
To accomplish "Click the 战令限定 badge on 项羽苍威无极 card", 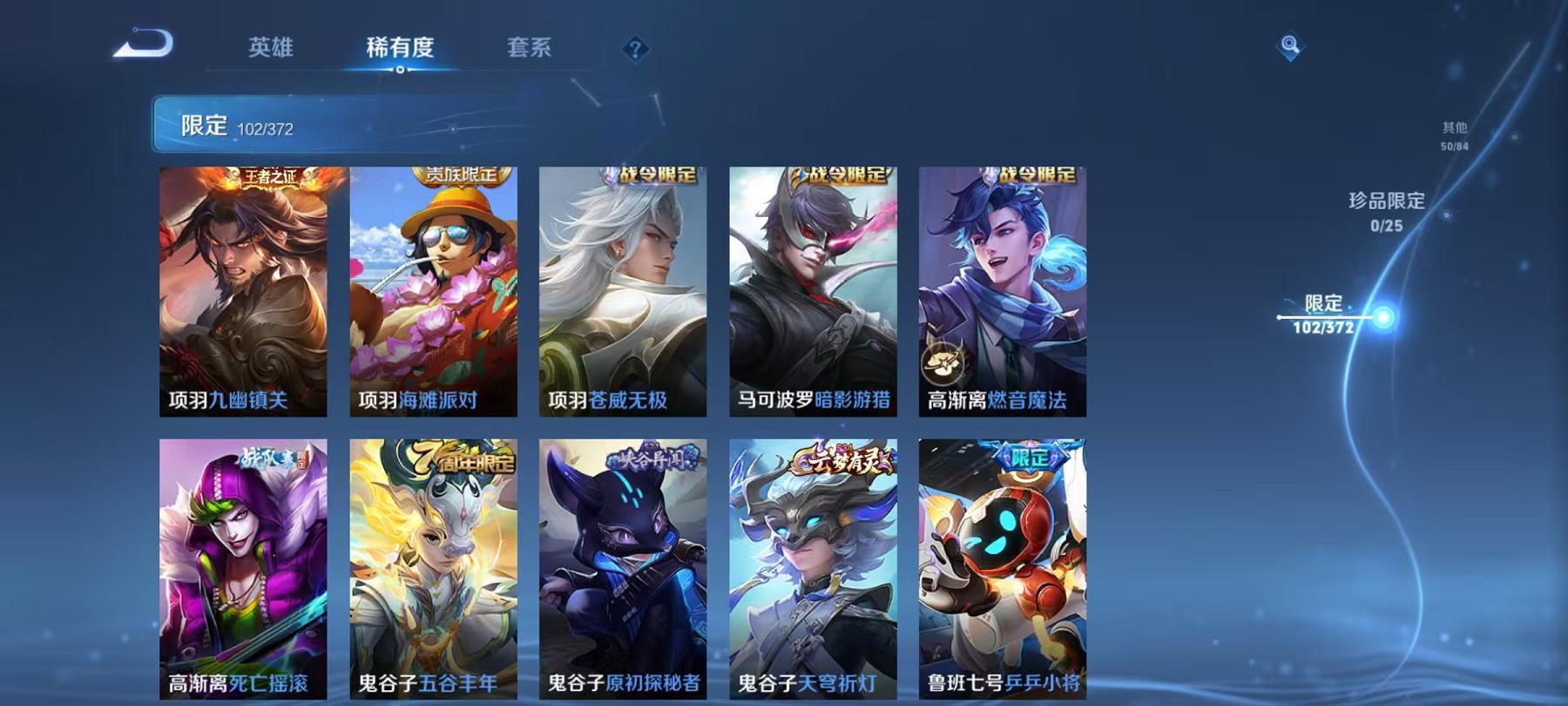I will tap(658, 173).
